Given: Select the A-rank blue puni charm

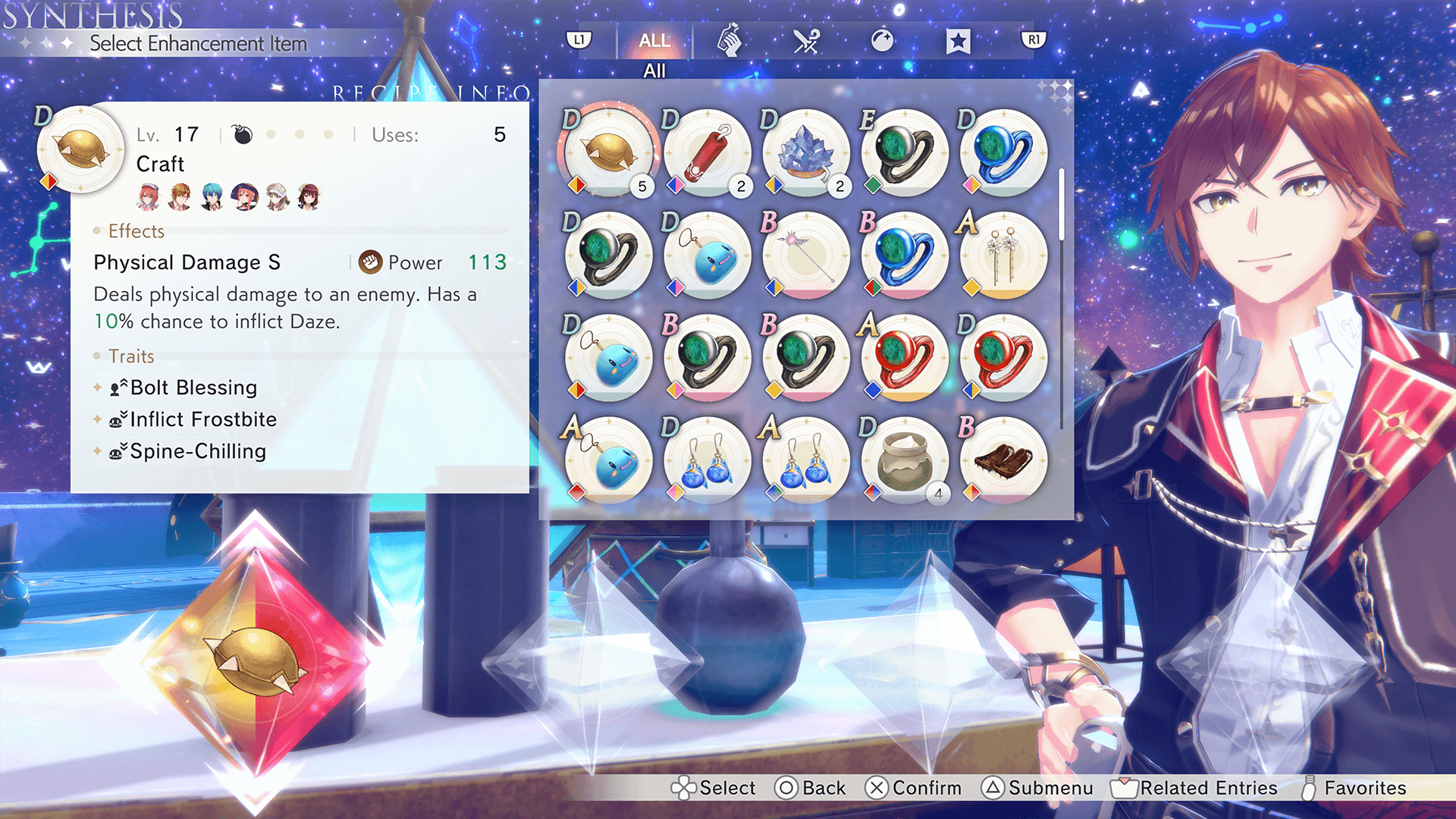Looking at the screenshot, I should [608, 460].
